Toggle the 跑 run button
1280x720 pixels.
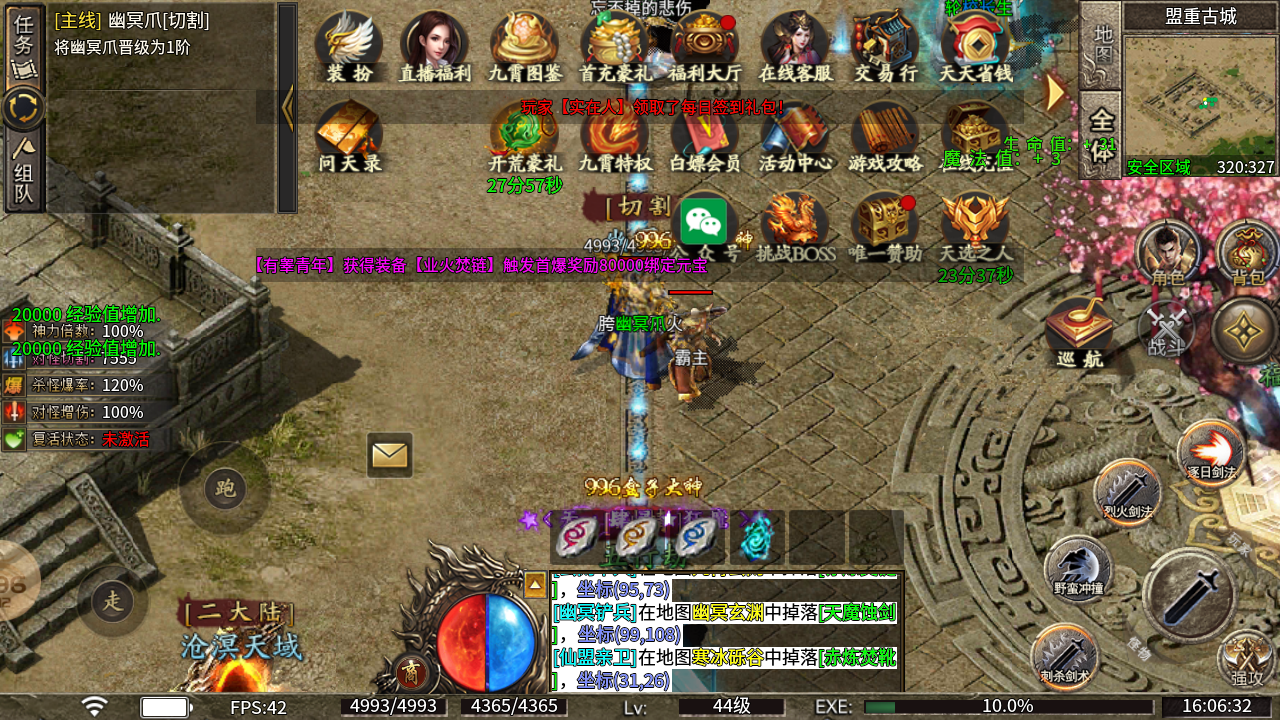(x=225, y=488)
